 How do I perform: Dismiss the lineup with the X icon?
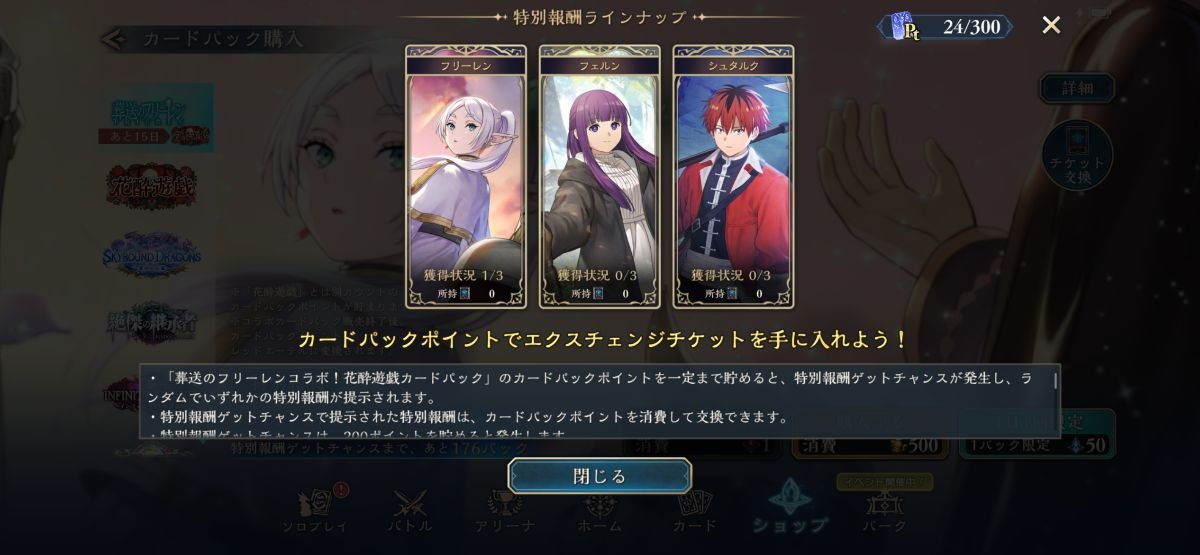point(1051,25)
